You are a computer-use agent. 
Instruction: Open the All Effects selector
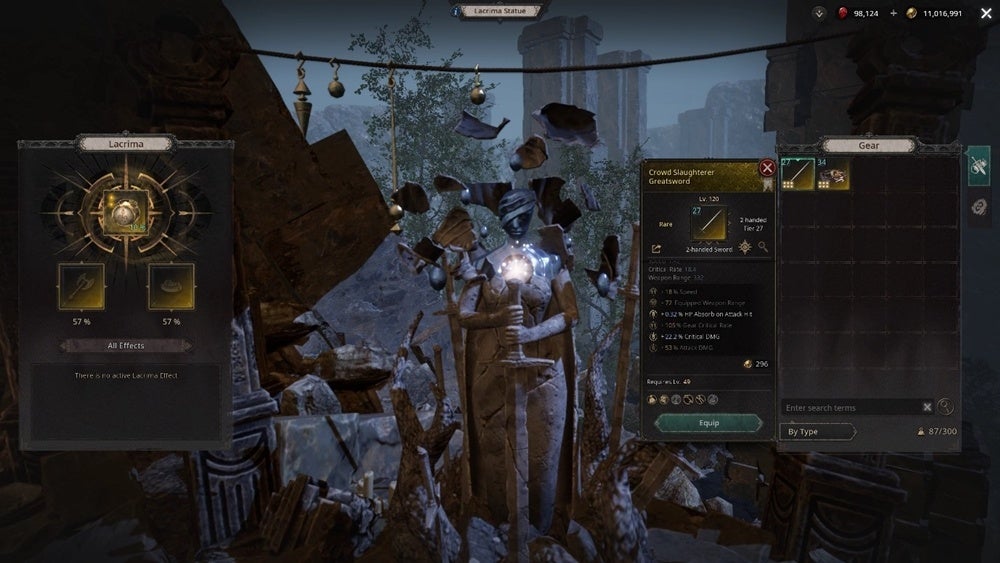coord(125,346)
